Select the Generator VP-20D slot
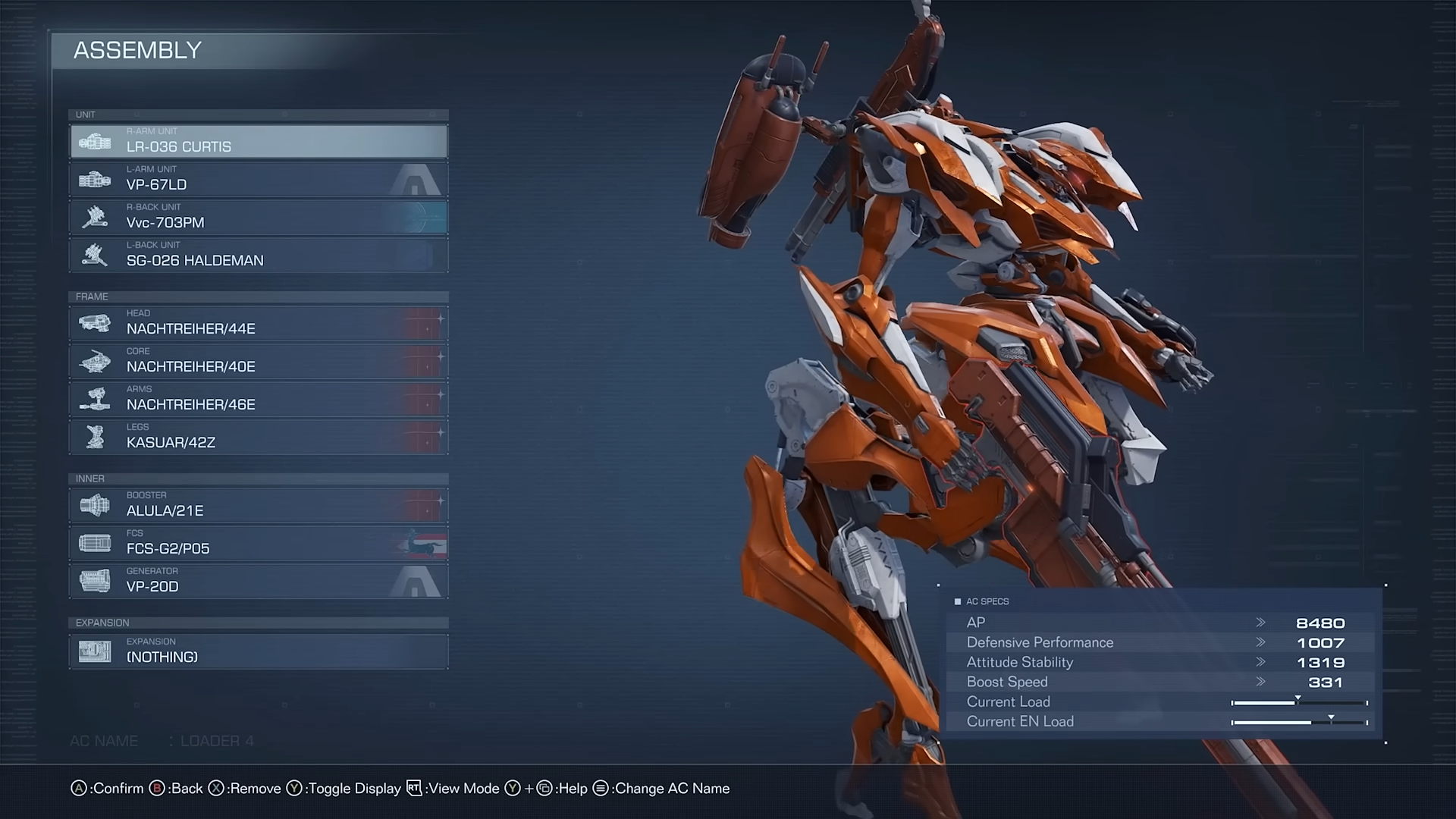Image resolution: width=1456 pixels, height=819 pixels. coord(259,582)
